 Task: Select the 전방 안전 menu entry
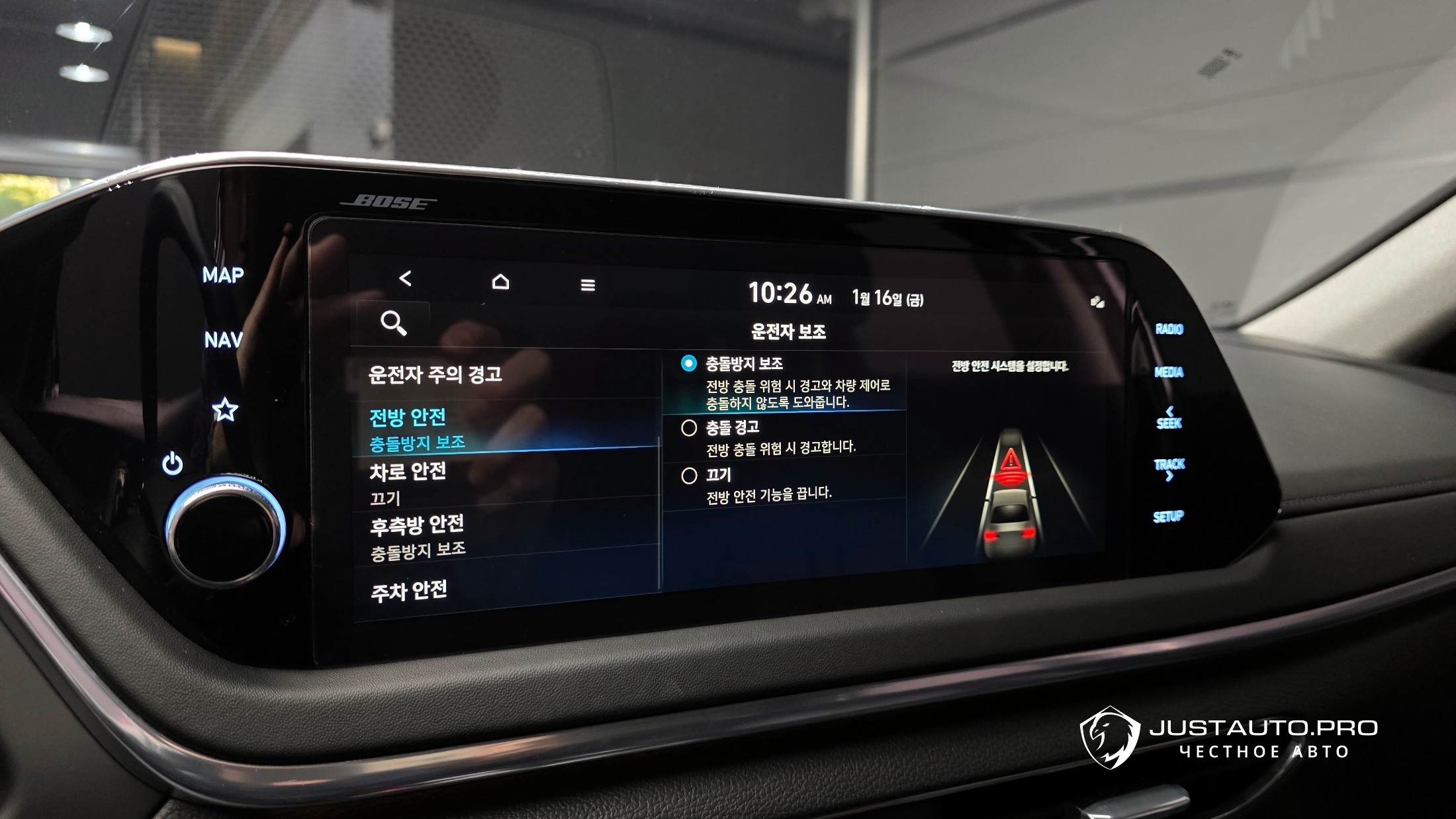click(417, 428)
